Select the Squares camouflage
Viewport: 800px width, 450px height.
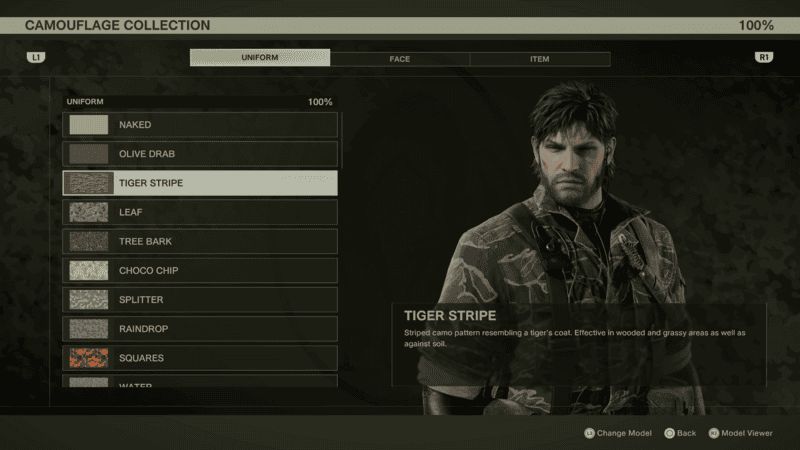(200, 357)
